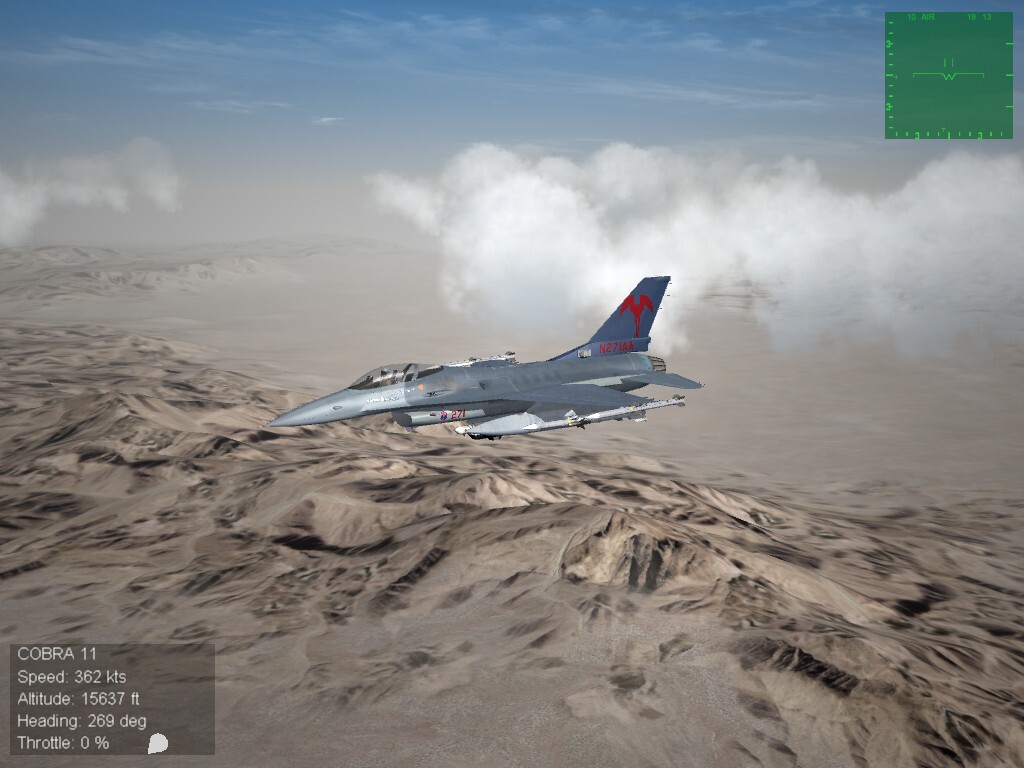The height and width of the screenshot is (768, 1024).
Task: Select the COBRA 11 flight info panel
Action: (x=112, y=698)
